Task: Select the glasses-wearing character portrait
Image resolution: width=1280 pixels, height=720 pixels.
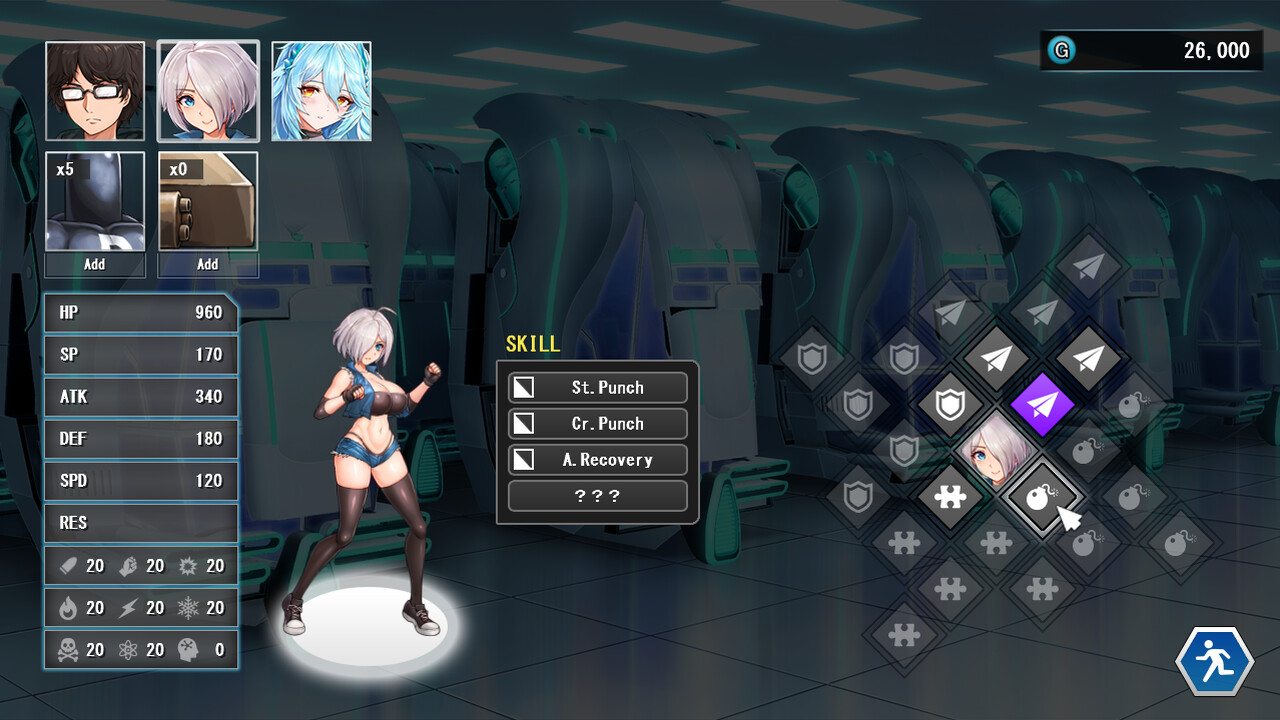Action: [x=94, y=90]
